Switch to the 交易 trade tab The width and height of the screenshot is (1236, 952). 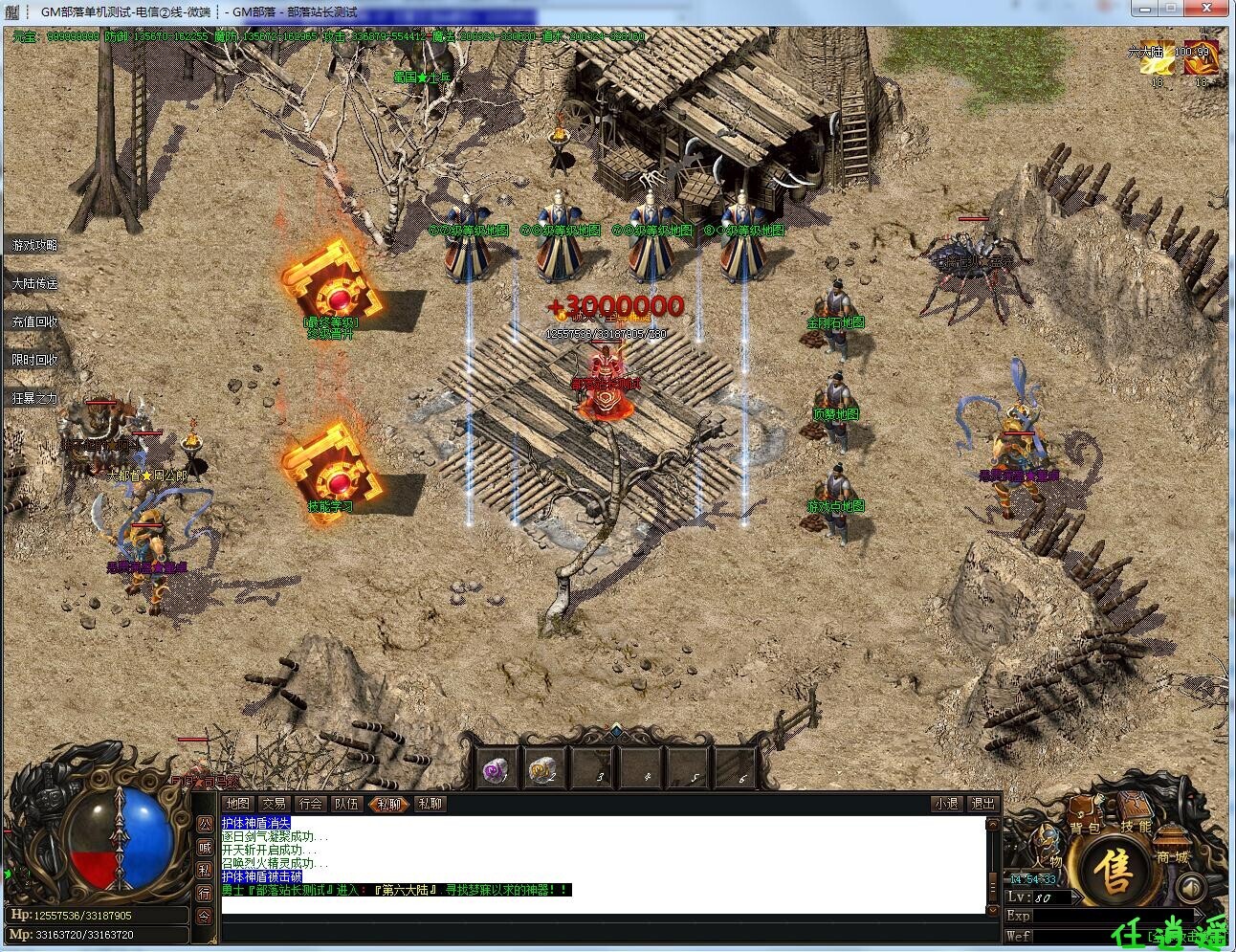pos(274,804)
